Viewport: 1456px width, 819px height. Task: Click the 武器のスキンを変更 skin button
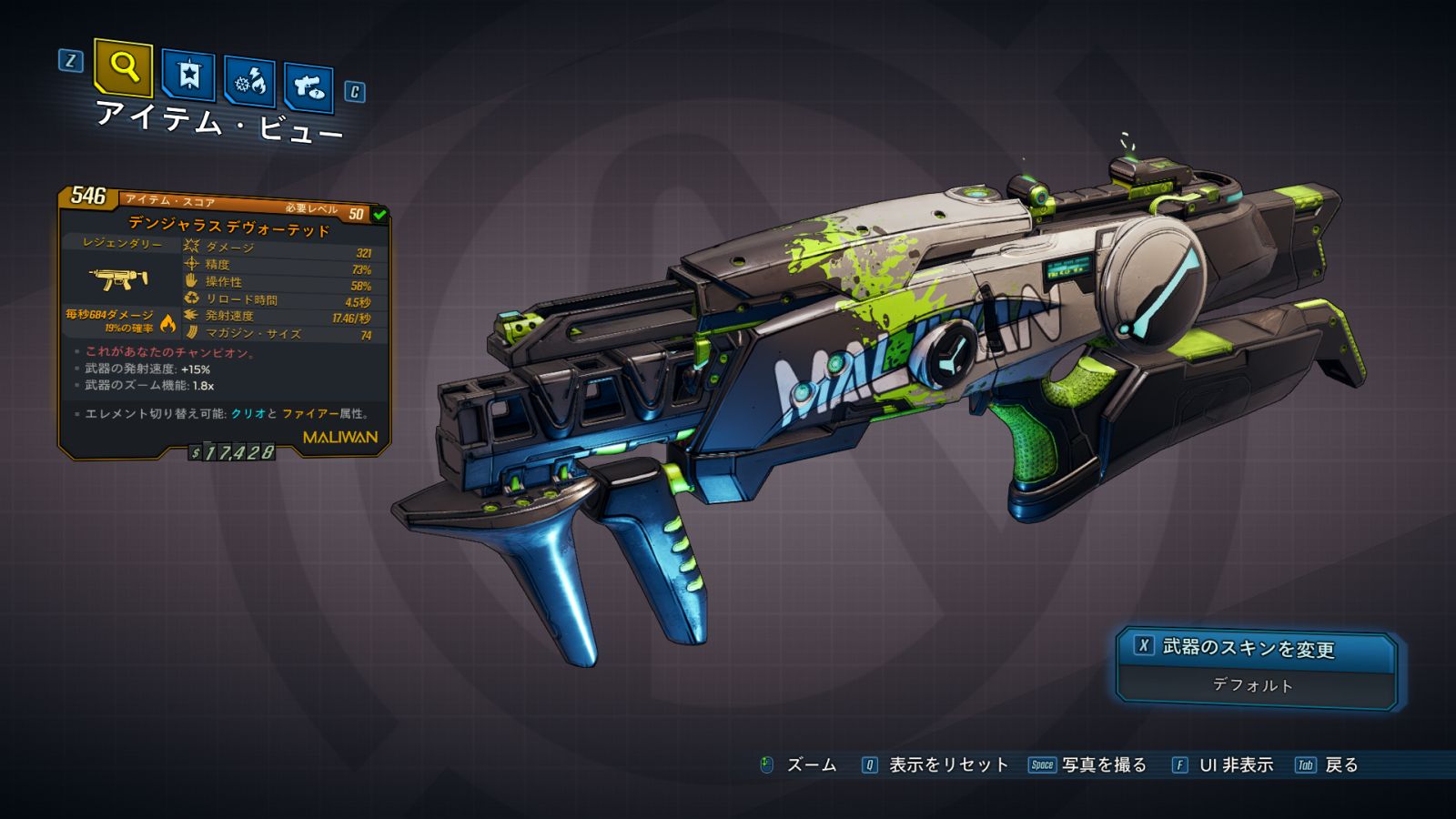pyautogui.click(x=1256, y=648)
